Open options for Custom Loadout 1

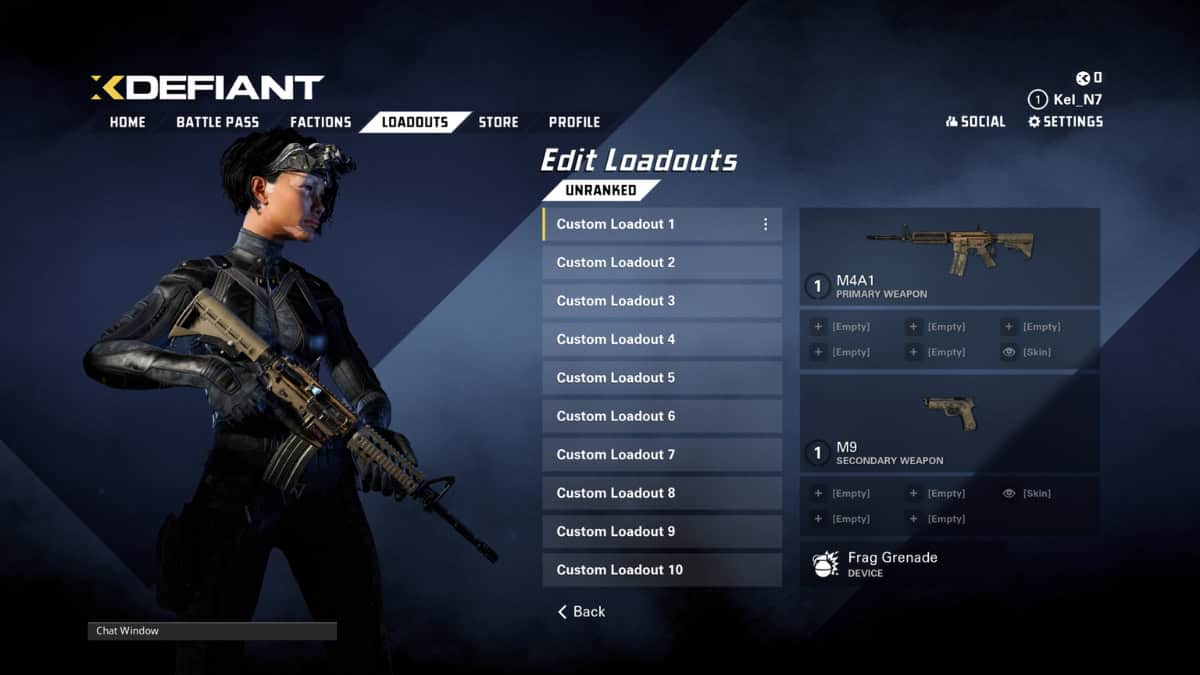click(766, 225)
